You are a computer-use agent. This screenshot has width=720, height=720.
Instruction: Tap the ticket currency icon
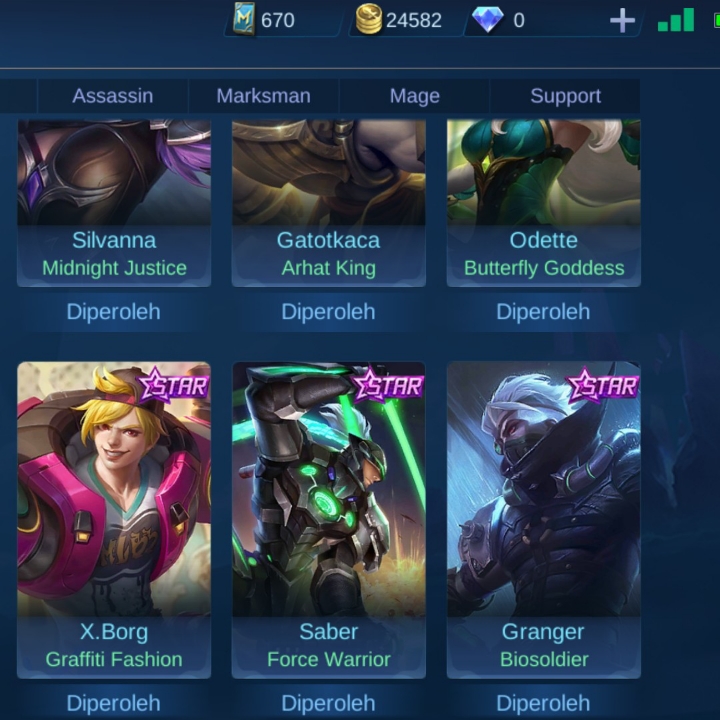(243, 21)
